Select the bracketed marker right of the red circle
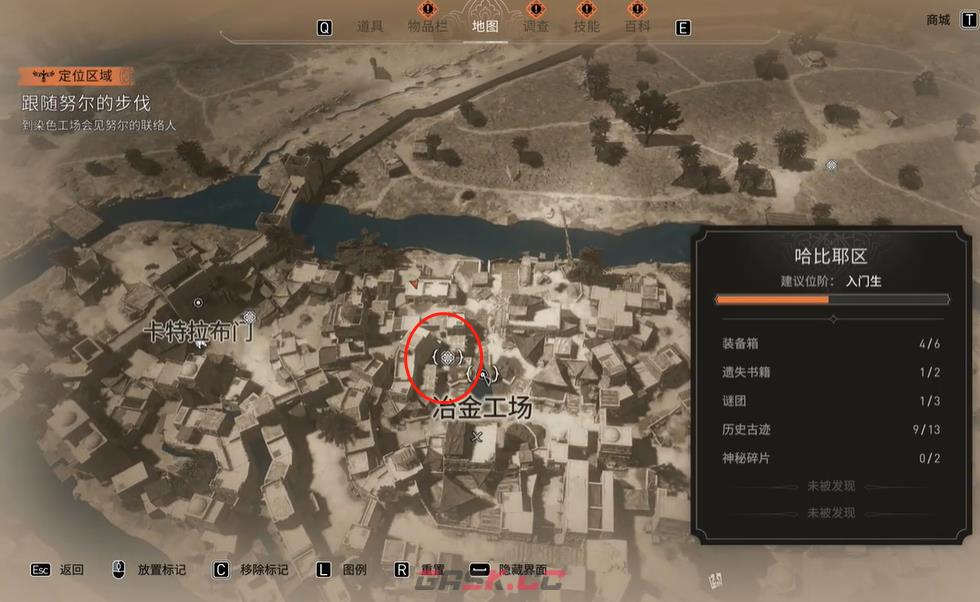 click(x=483, y=374)
